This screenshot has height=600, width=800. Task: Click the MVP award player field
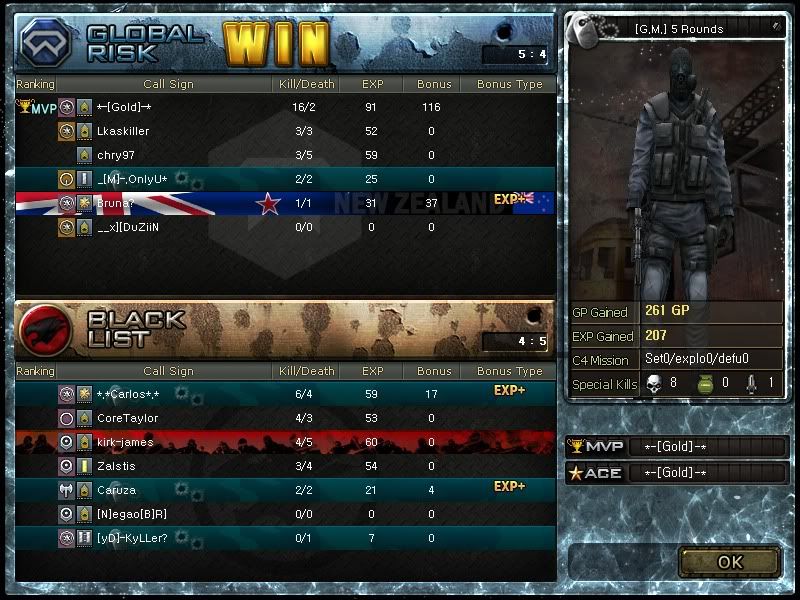[x=707, y=446]
